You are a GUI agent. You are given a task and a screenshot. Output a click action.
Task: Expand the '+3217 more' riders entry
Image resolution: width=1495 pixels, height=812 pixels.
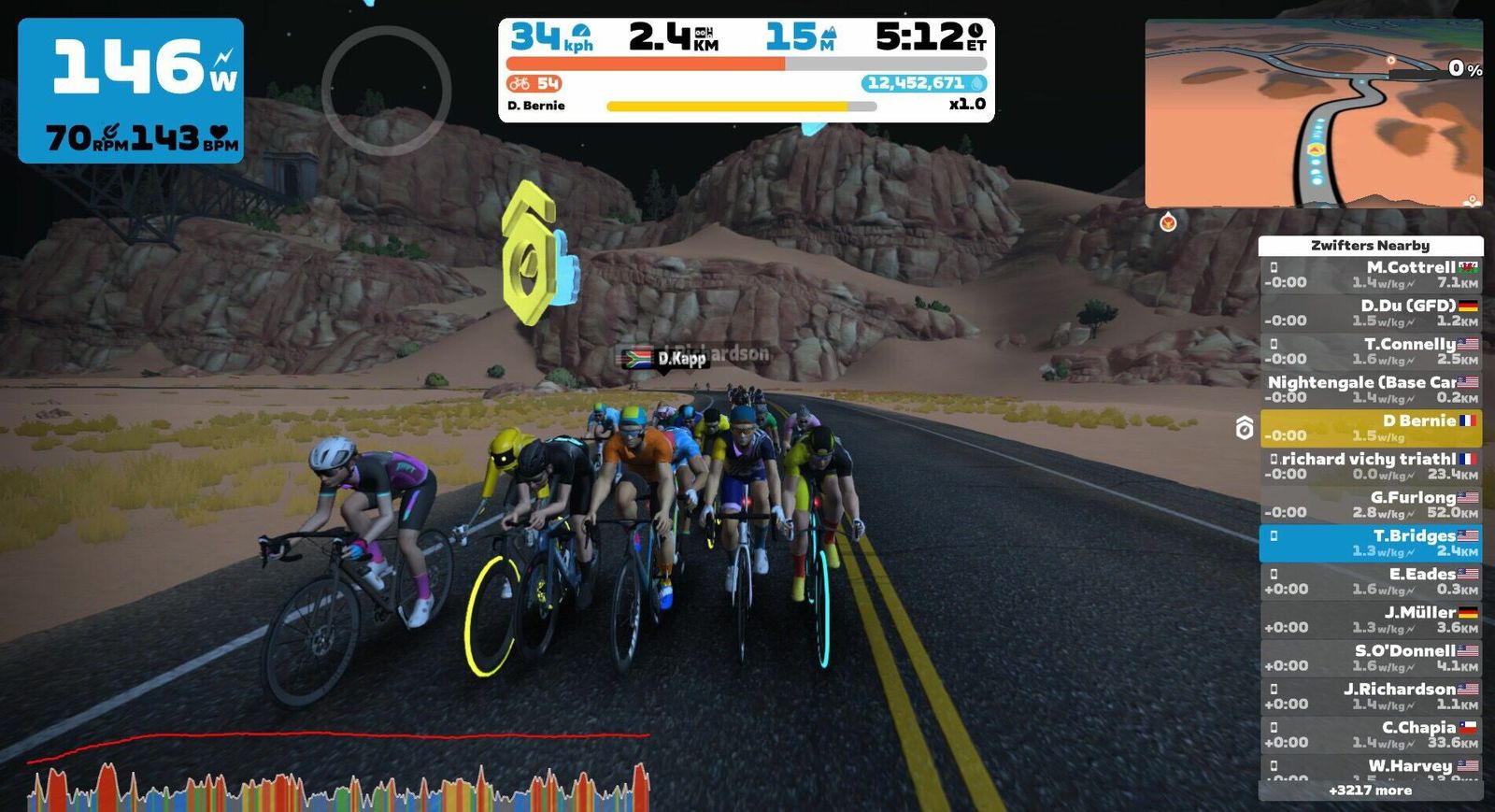tap(1370, 791)
